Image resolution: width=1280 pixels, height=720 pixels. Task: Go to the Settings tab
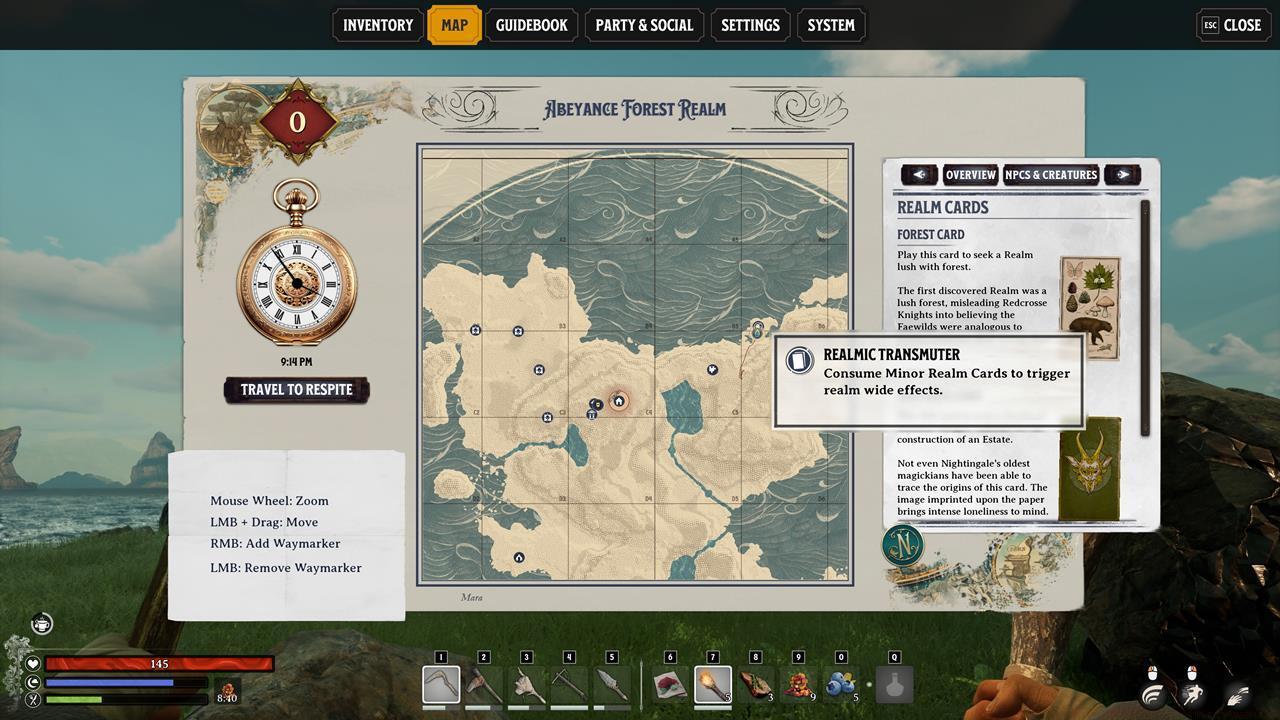coord(750,25)
